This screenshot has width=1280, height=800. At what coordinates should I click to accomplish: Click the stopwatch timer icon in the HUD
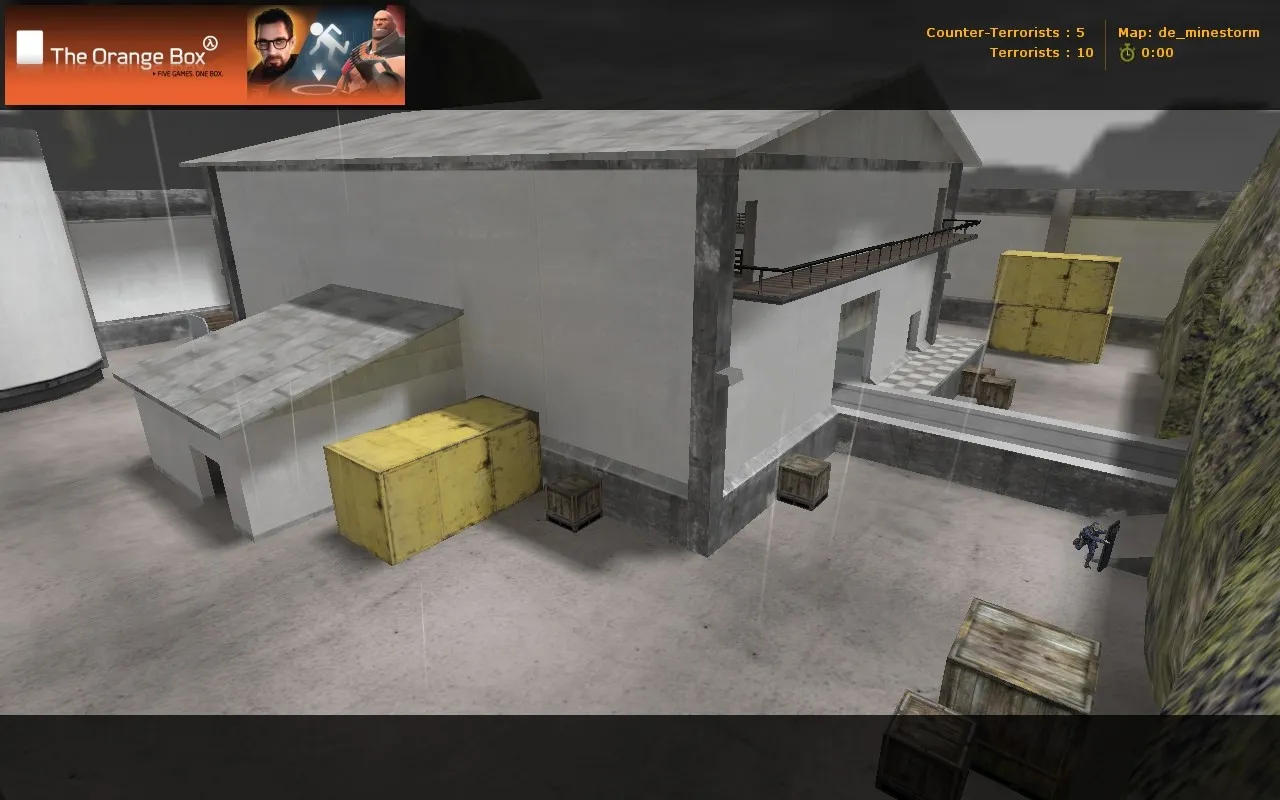click(x=1126, y=53)
